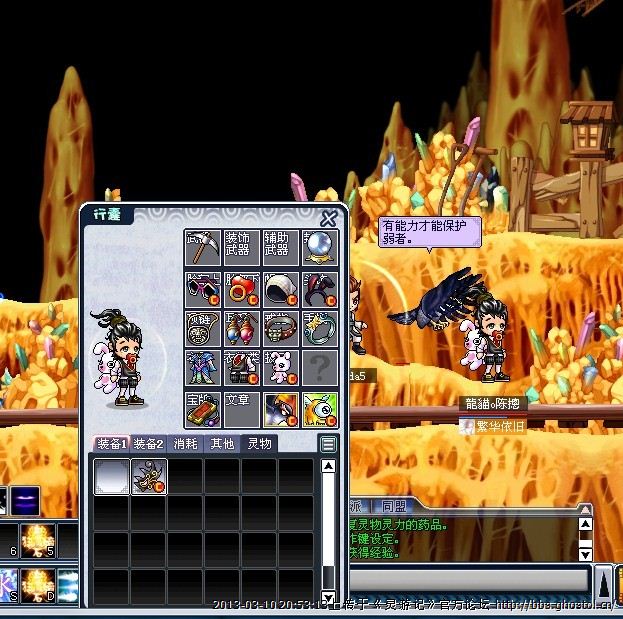This screenshot has height=619, width=623.
Task: Click the chat text input field
Action: (x=465, y=579)
